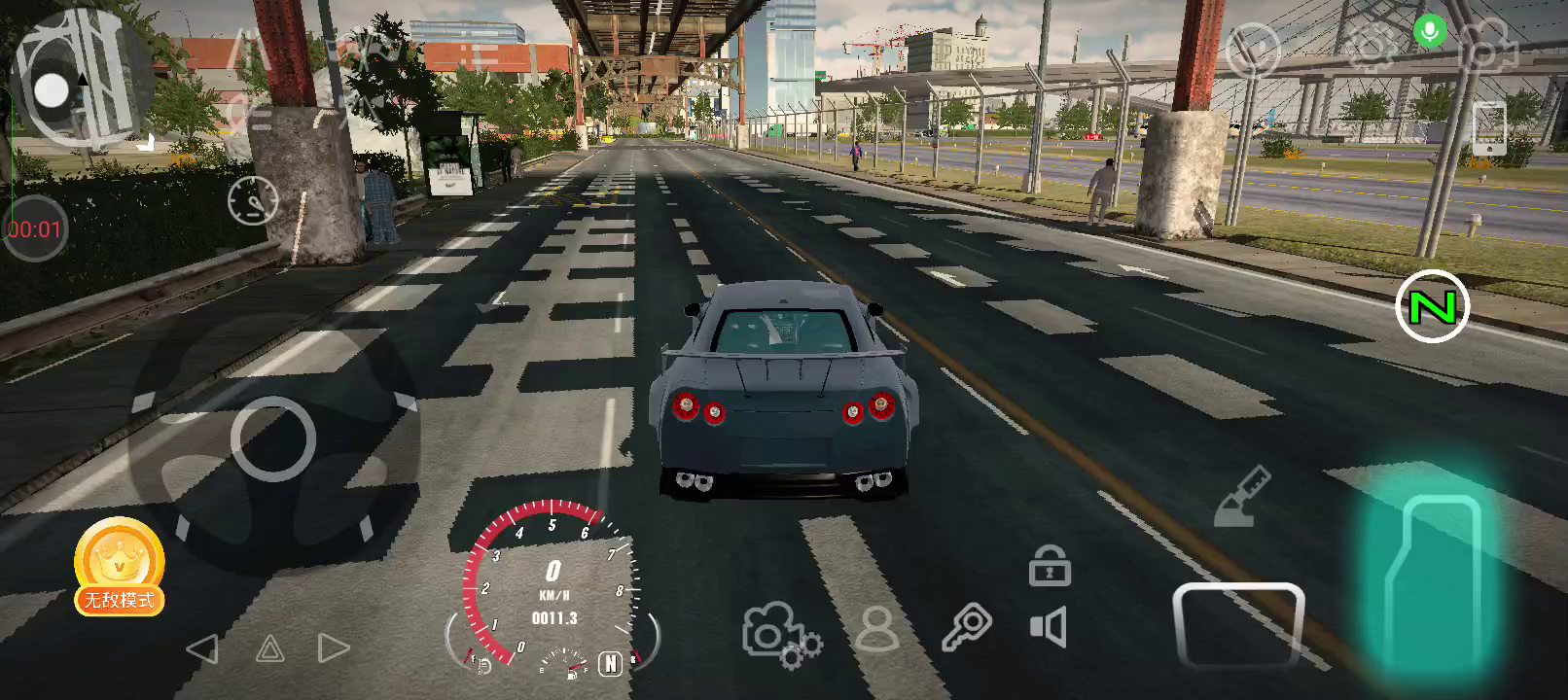This screenshot has width=1568, height=700.
Task: Activate the right turn signal arrow
Action: click(333, 648)
